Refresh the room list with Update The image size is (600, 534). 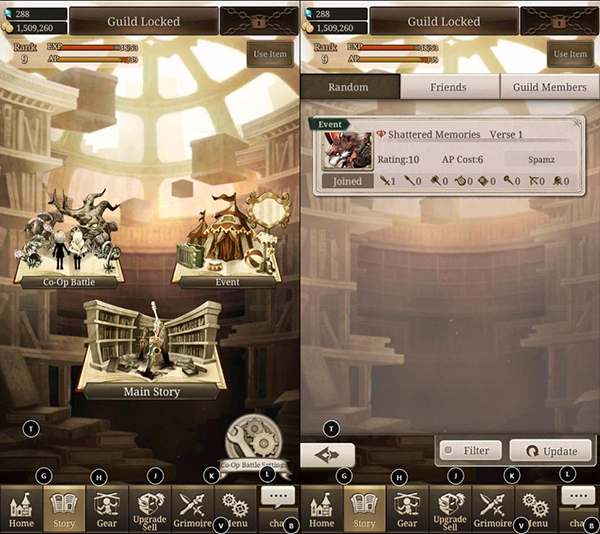(551, 451)
